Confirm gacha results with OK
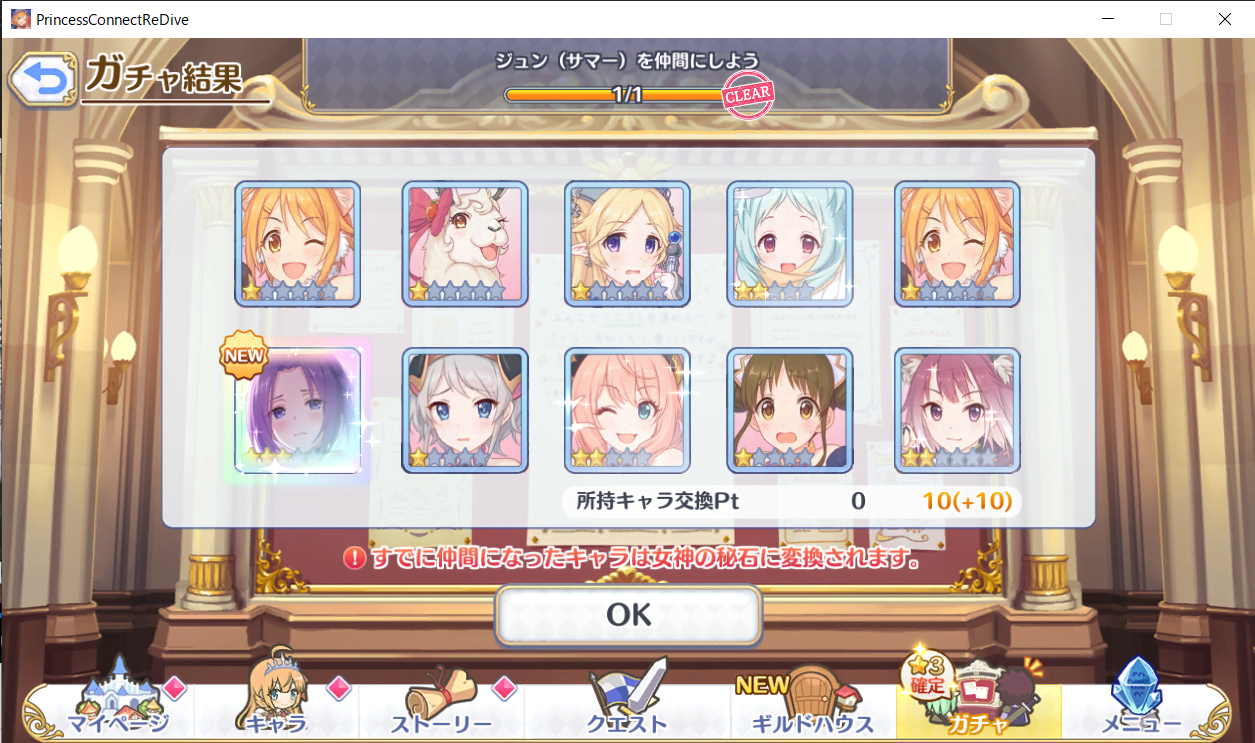The height and width of the screenshot is (743, 1255). click(x=628, y=614)
